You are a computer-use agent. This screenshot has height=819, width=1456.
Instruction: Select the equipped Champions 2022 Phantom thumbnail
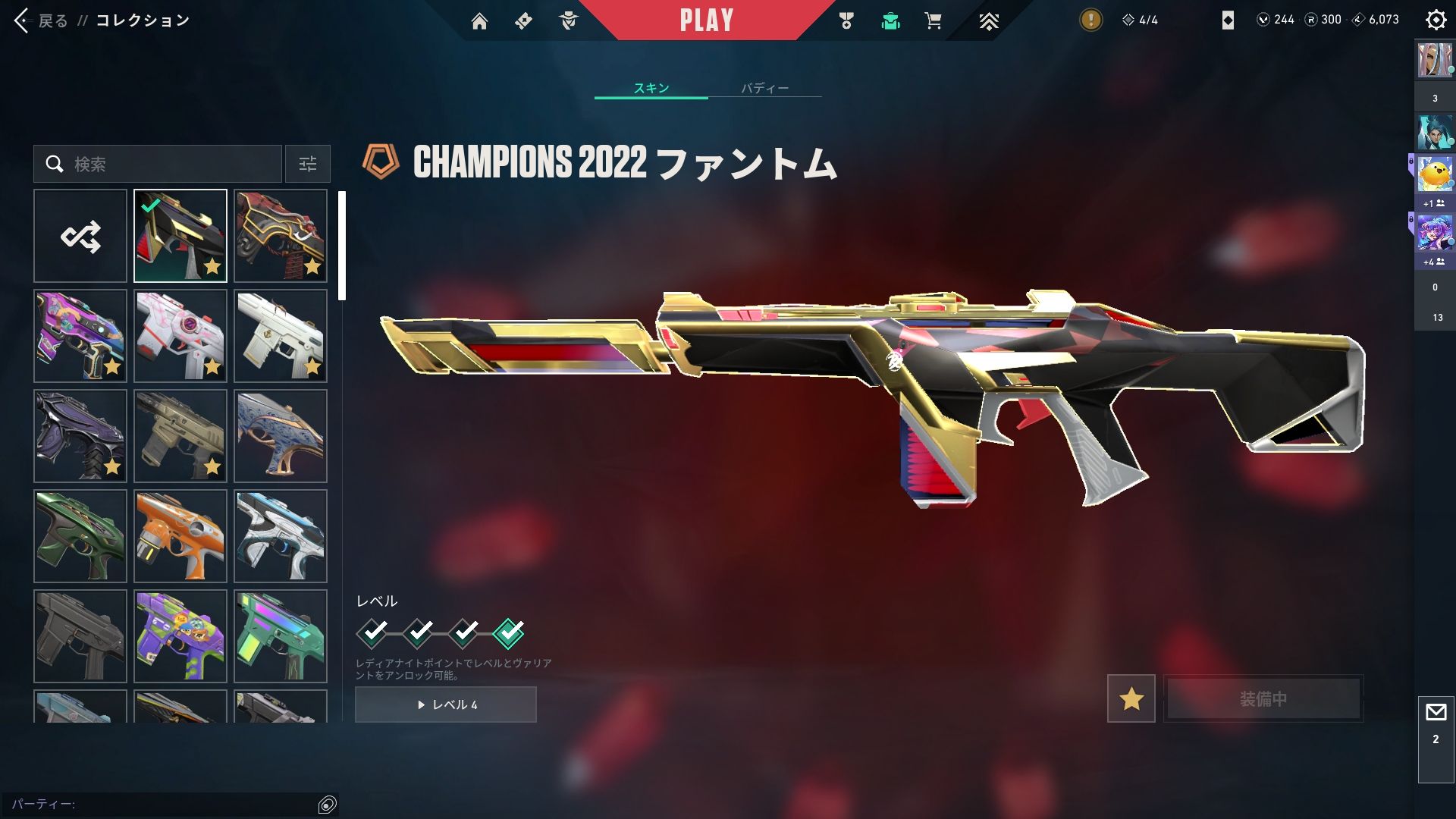[x=180, y=236]
